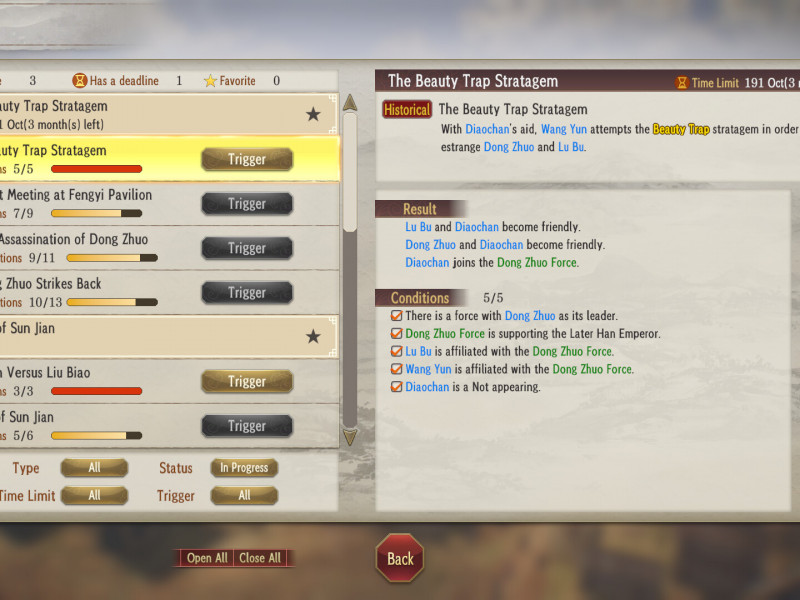Click the event list scroll-up arrow
Viewport: 800px width, 600px height.
click(x=350, y=102)
